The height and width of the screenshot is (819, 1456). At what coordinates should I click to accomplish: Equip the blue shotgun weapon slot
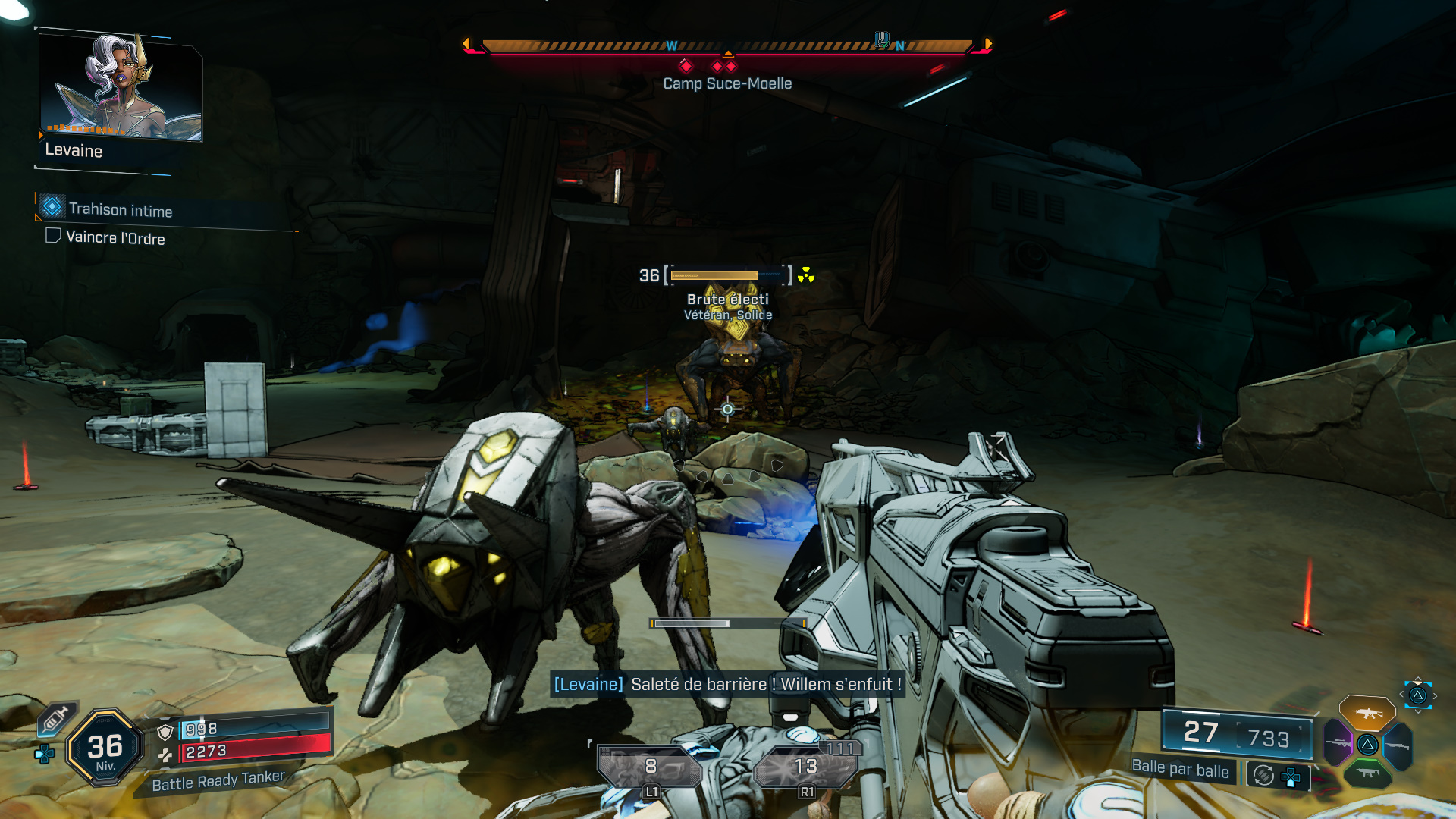click(1397, 745)
